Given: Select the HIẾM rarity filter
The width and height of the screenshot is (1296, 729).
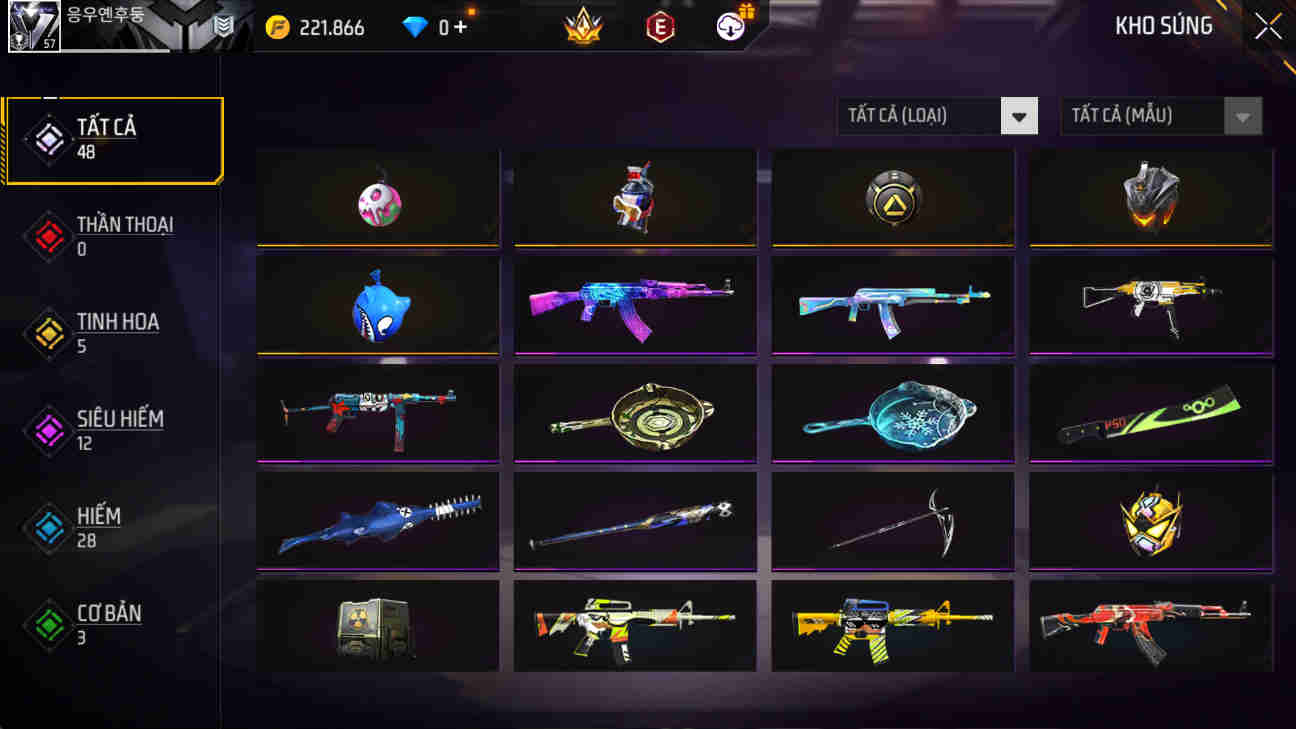Looking at the screenshot, I should [x=103, y=527].
